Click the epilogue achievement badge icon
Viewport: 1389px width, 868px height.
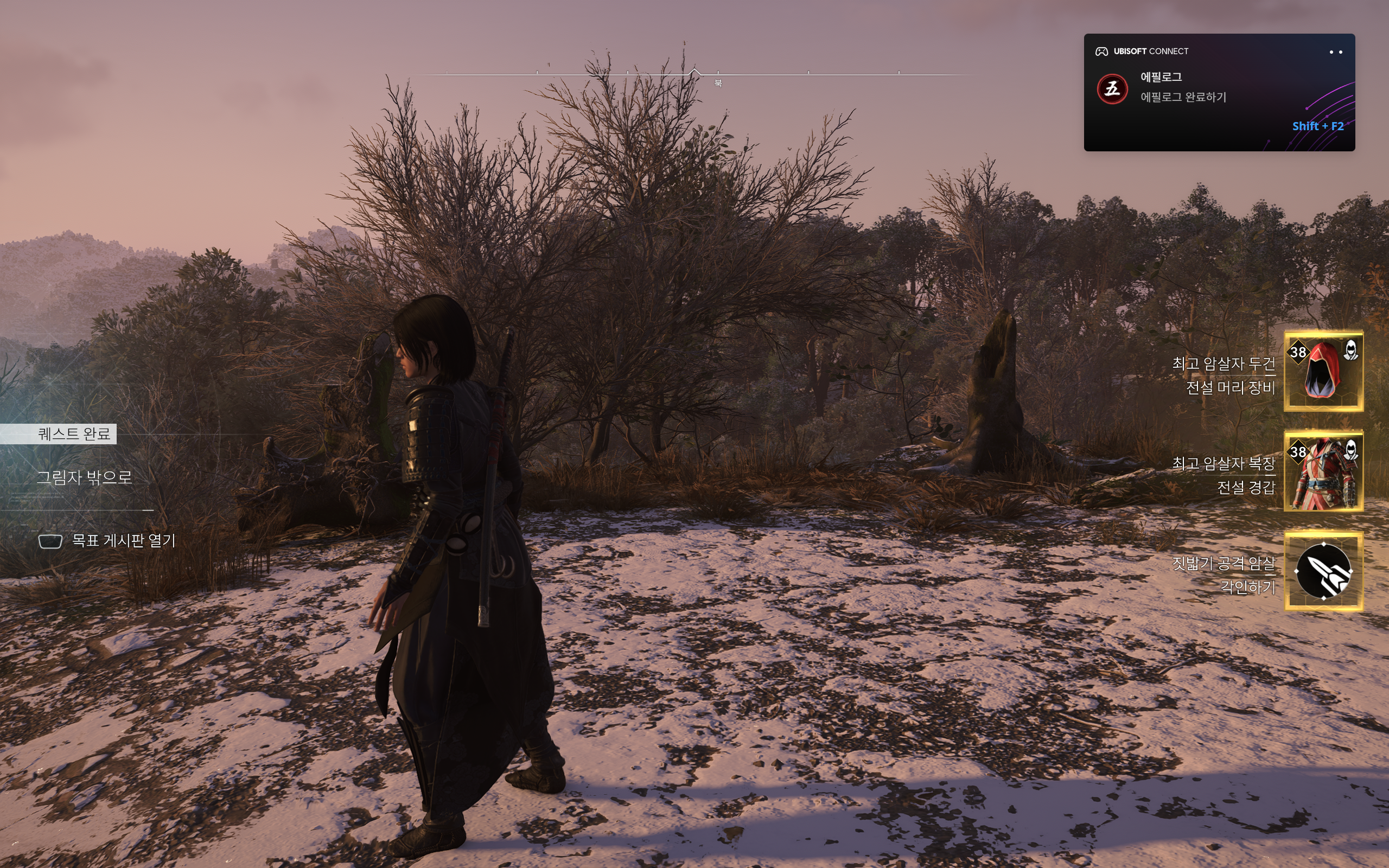pos(1112,89)
